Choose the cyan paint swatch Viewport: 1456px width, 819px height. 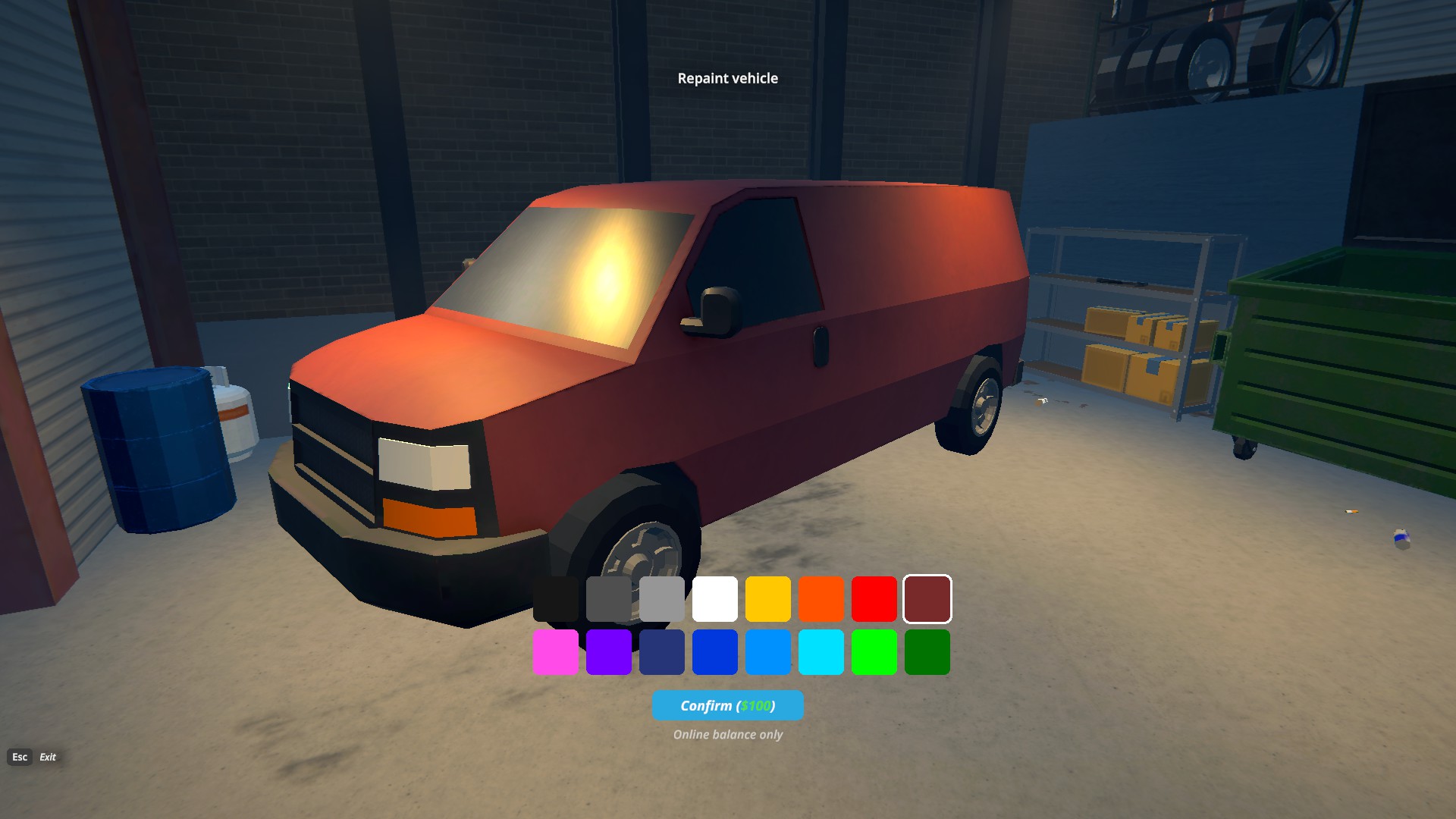[821, 652]
